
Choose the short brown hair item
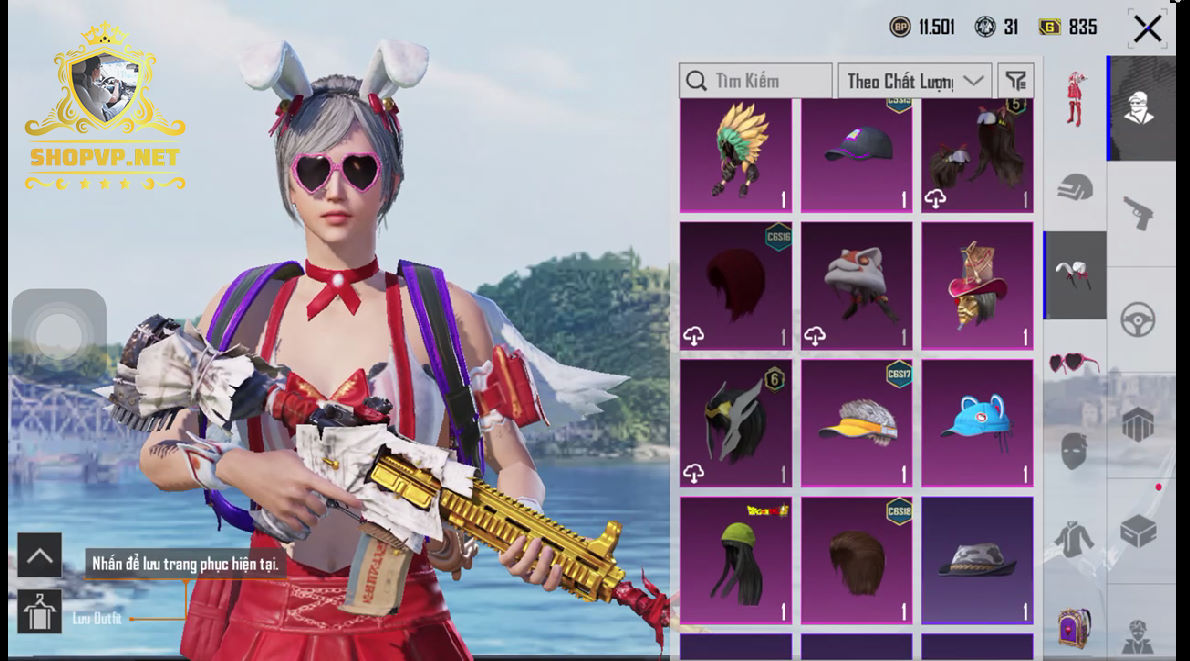coord(857,561)
